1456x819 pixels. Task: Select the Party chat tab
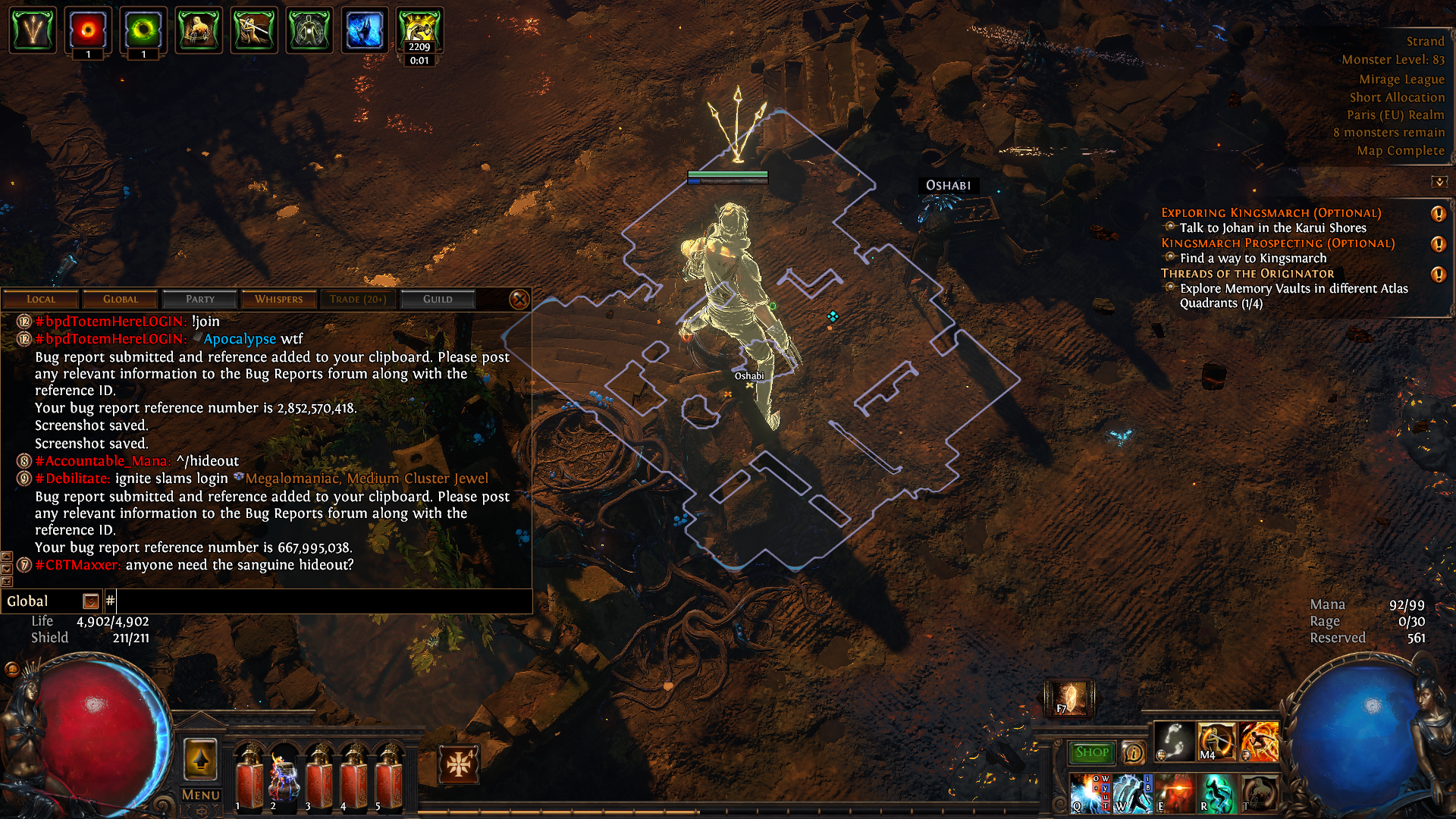pos(200,300)
